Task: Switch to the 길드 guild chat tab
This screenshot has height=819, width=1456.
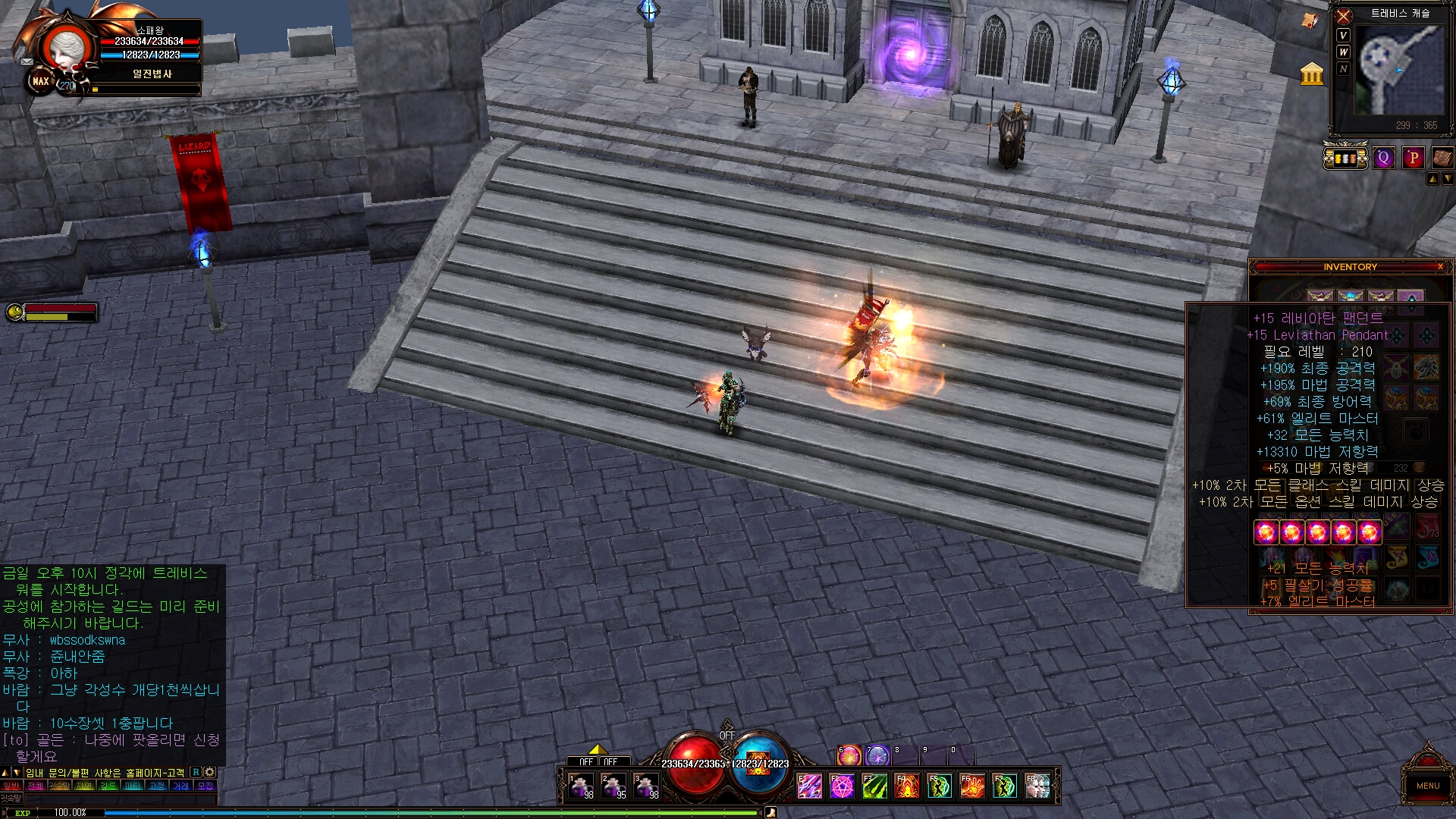Action: 108,786
